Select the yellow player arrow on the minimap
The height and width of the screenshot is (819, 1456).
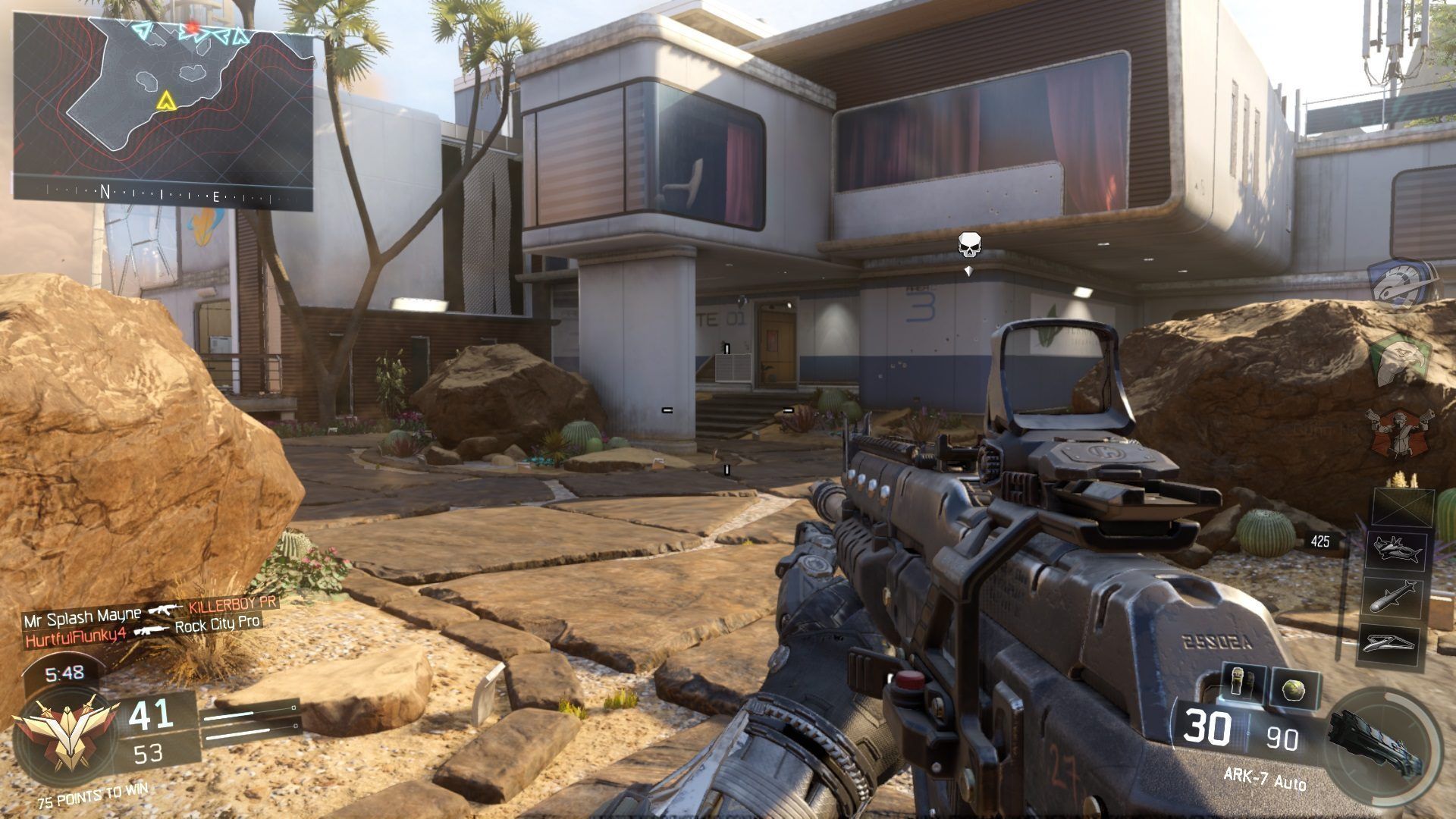(x=164, y=101)
